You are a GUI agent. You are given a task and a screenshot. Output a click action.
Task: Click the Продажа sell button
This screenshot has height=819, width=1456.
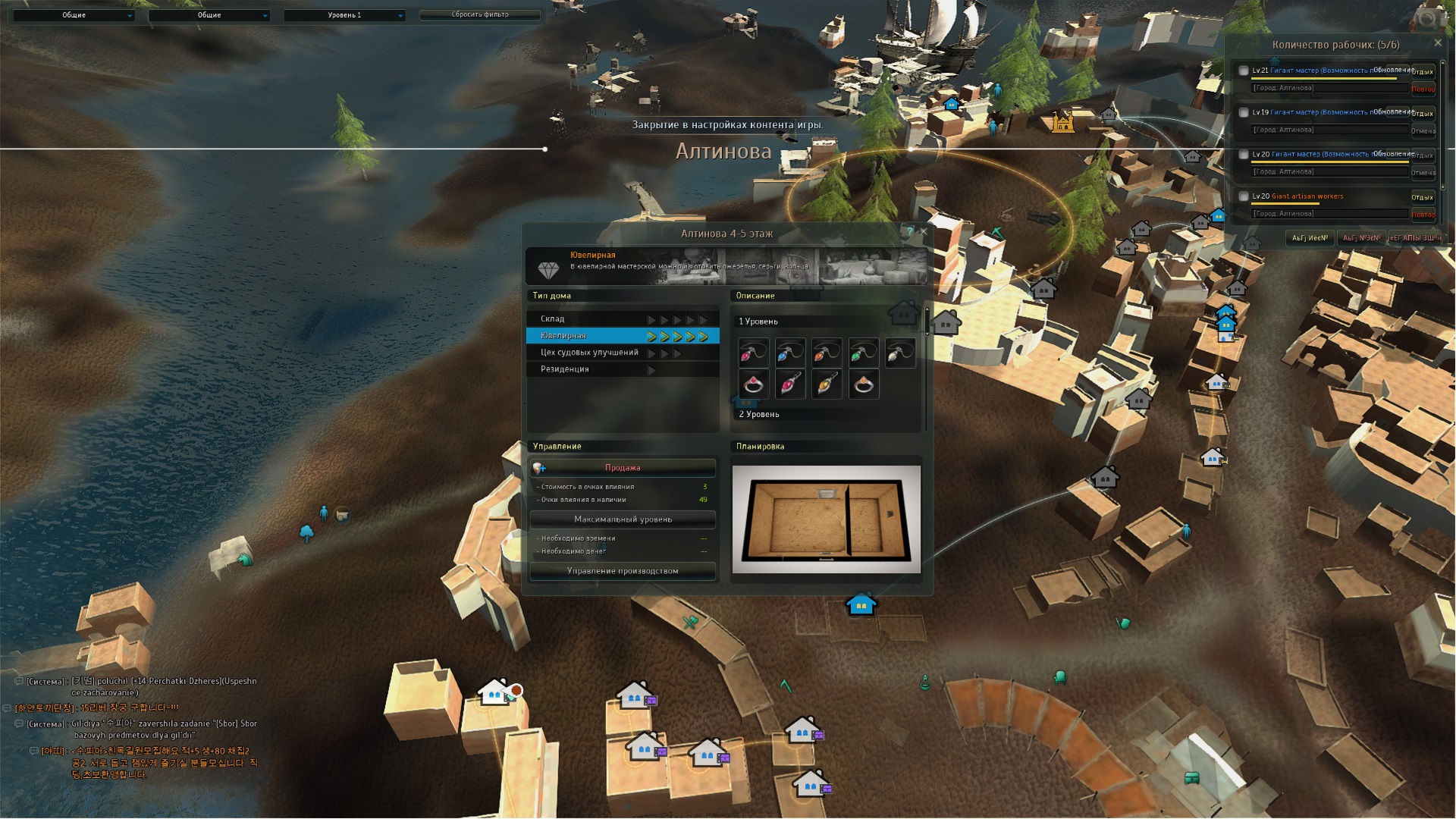pyautogui.click(x=623, y=468)
